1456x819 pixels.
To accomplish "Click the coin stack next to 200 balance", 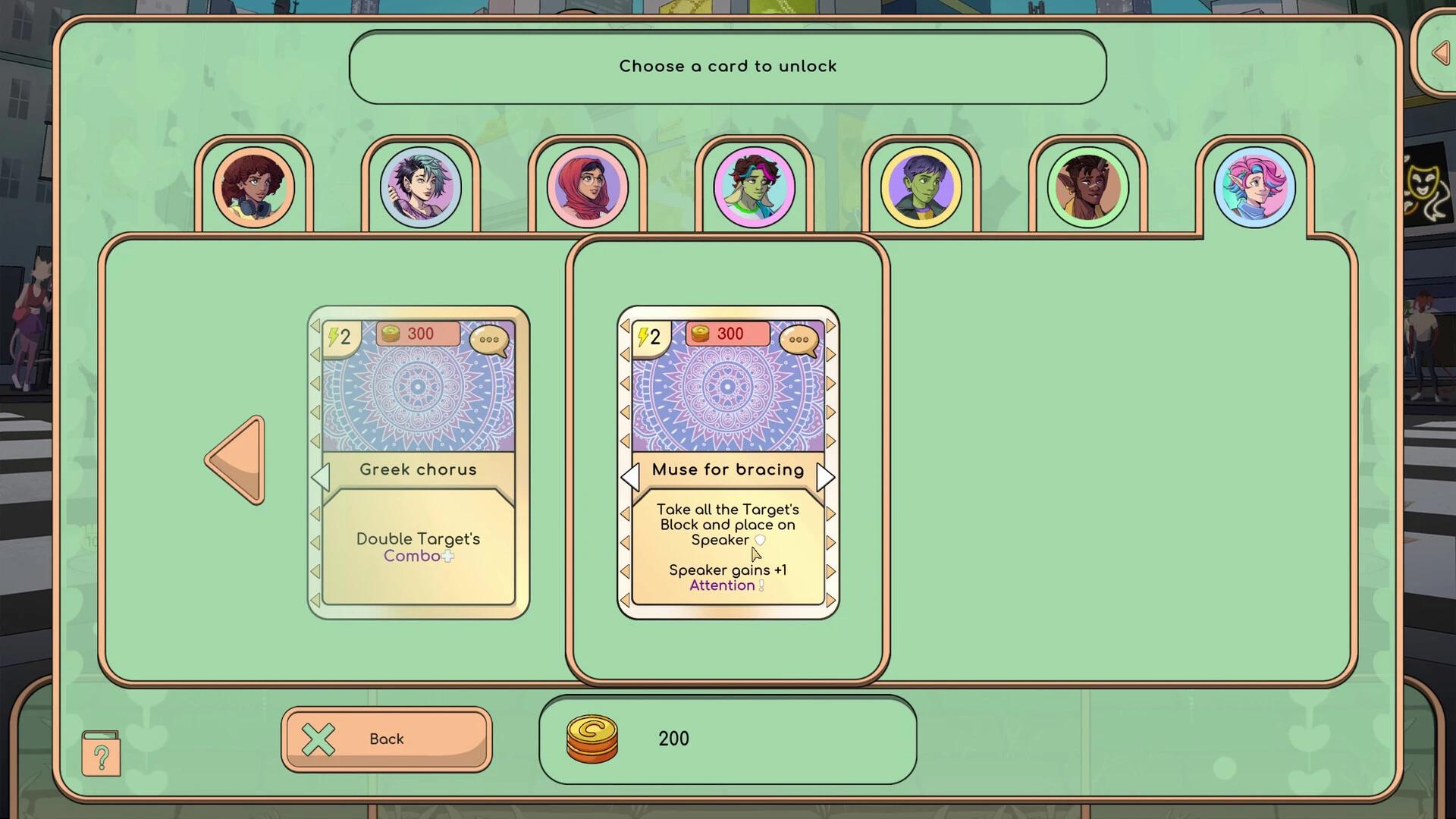I will pyautogui.click(x=590, y=739).
